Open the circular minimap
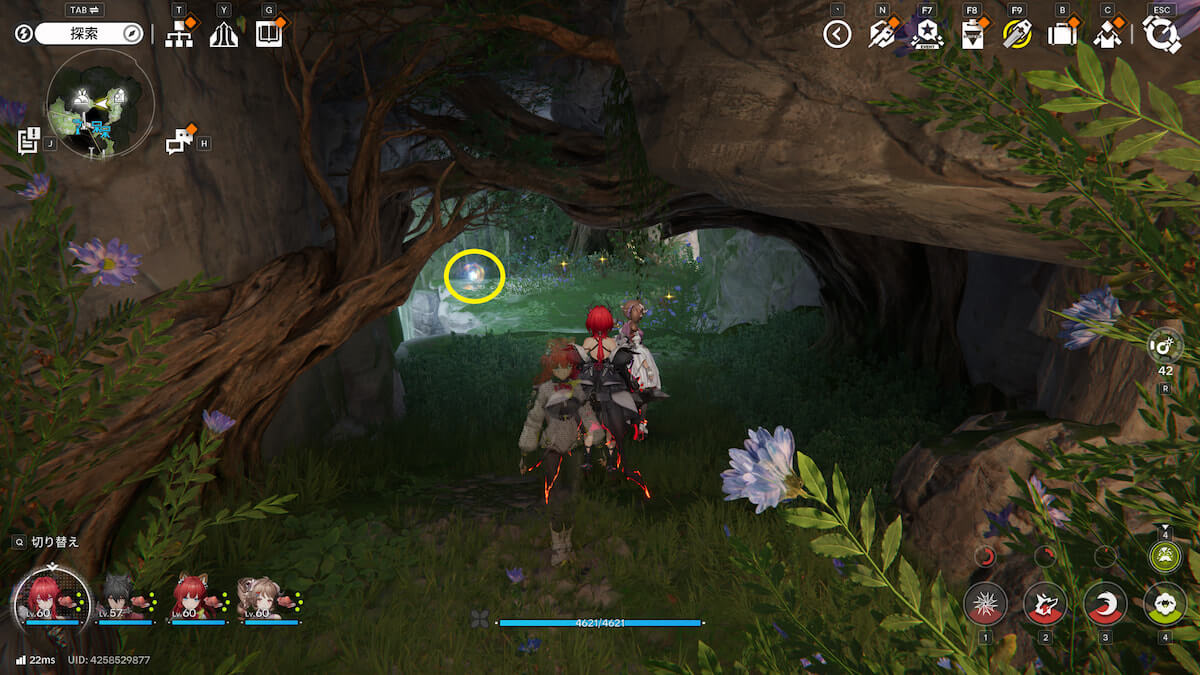Screen dimensions: 1200x675 (x=100, y=104)
